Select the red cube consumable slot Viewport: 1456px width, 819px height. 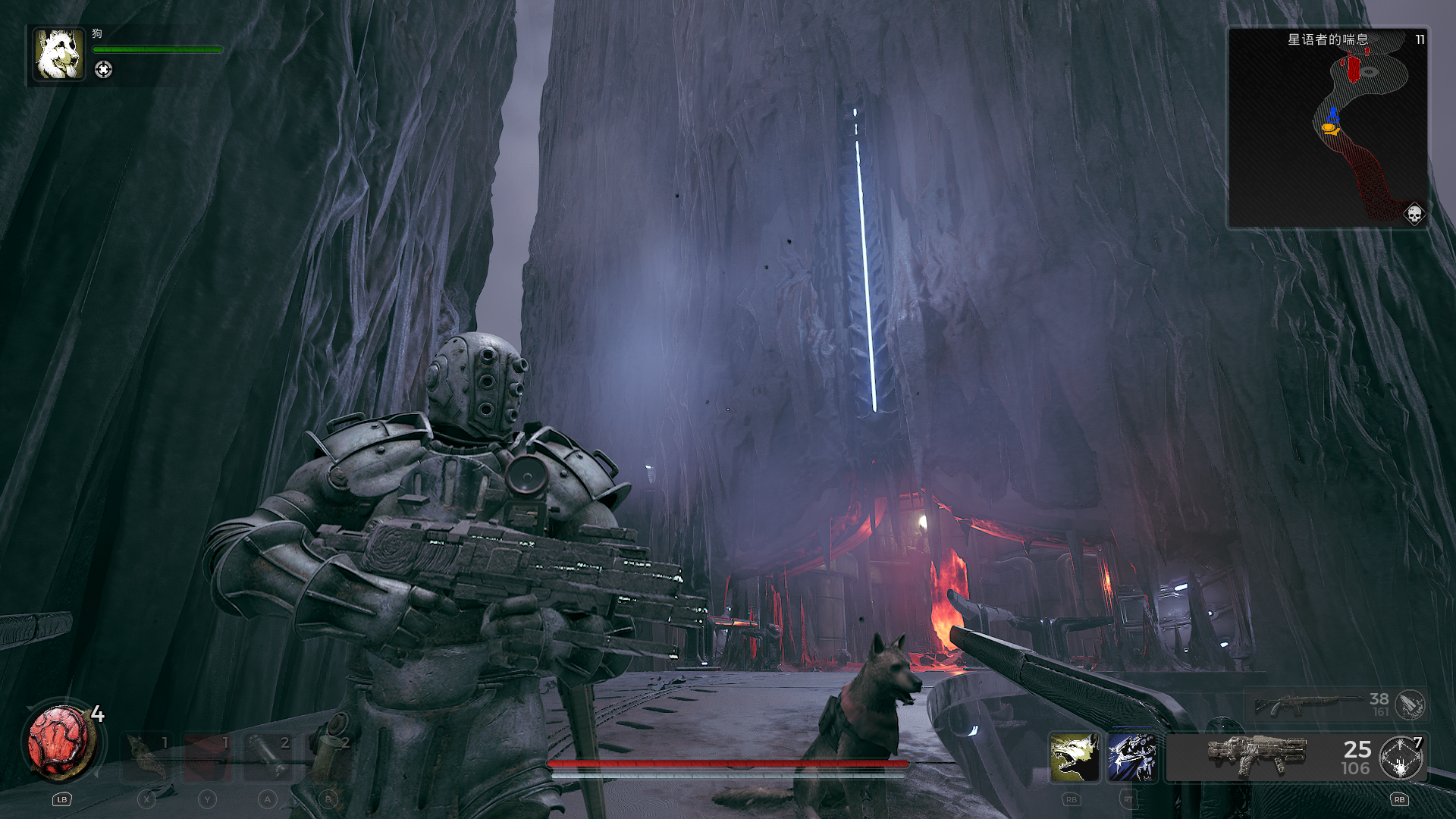[207, 758]
